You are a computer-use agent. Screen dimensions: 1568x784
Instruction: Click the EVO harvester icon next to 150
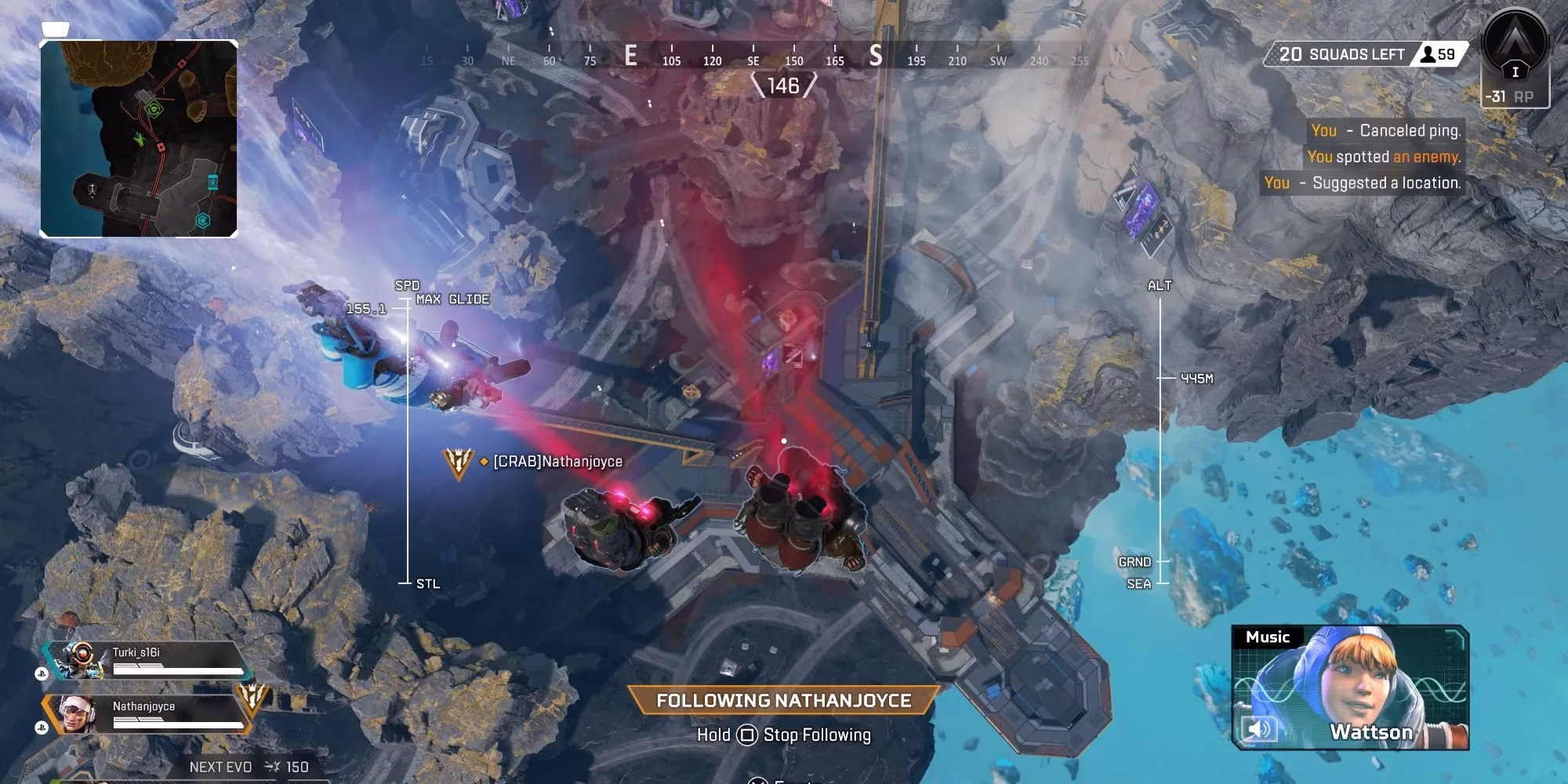click(x=270, y=767)
